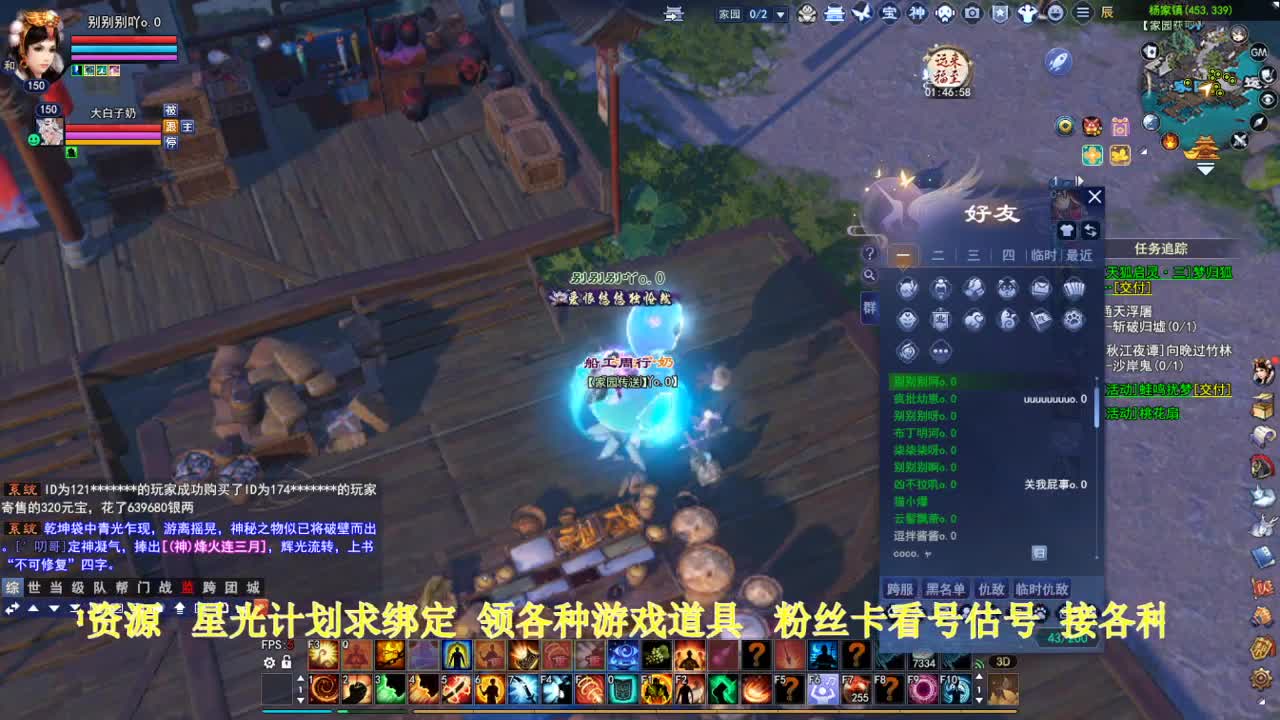
Task: Click the butterfly icon in the top toolbar
Action: (864, 14)
